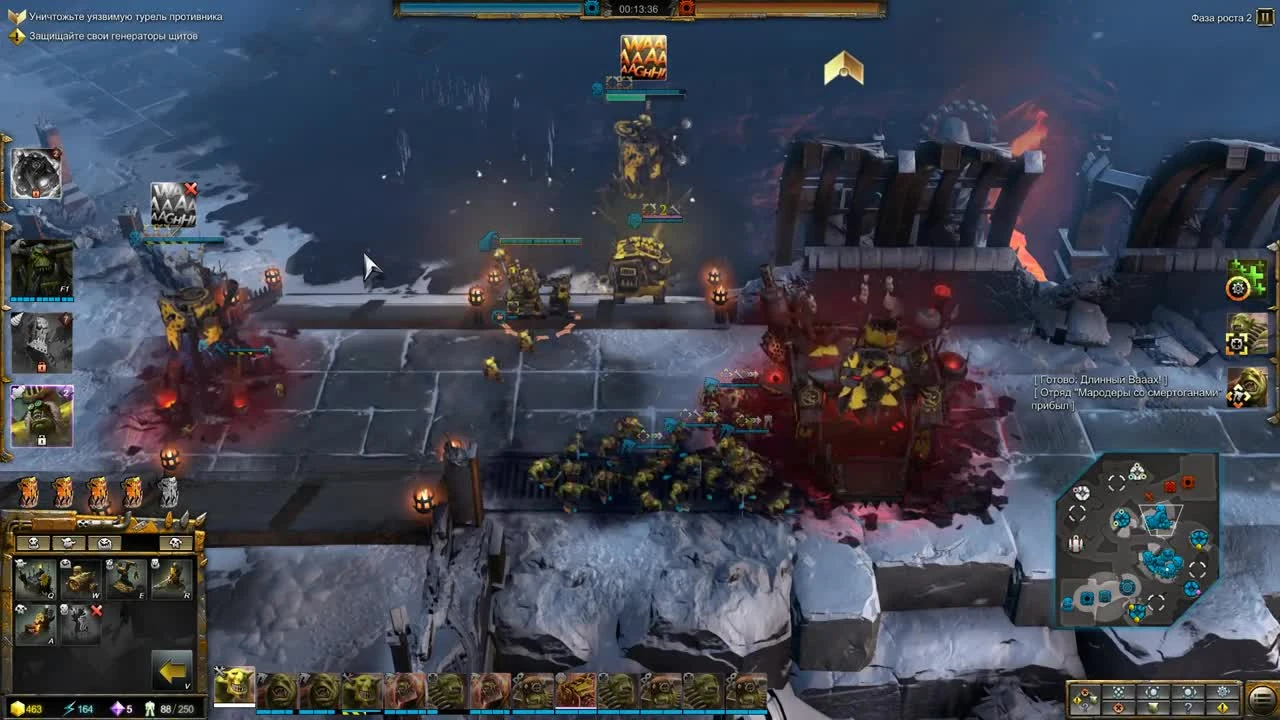Viewport: 1280px width, 720px height.
Task: Select the A ability in the command card
Action: [35, 624]
